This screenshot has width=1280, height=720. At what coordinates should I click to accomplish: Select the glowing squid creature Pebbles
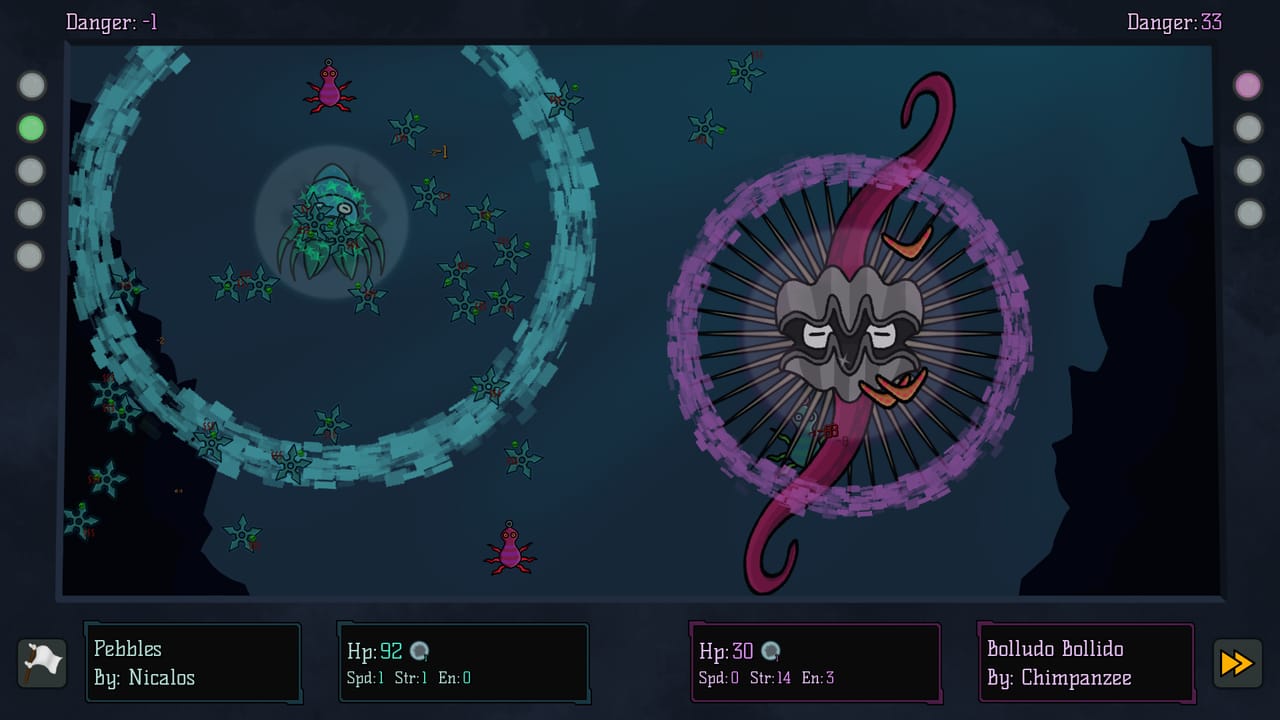coord(330,220)
